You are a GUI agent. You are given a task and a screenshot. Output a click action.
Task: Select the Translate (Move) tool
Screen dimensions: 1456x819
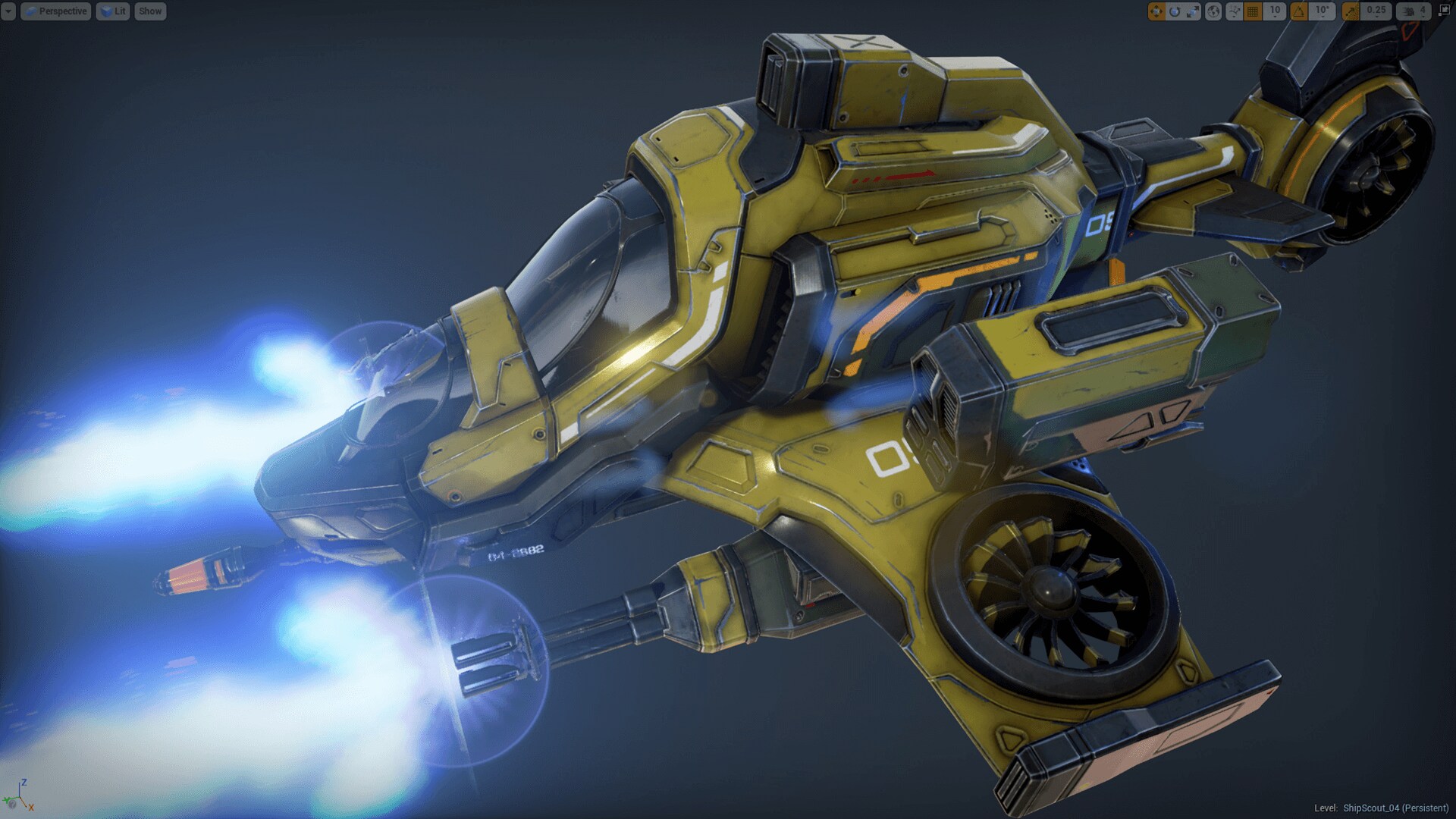tap(1158, 11)
